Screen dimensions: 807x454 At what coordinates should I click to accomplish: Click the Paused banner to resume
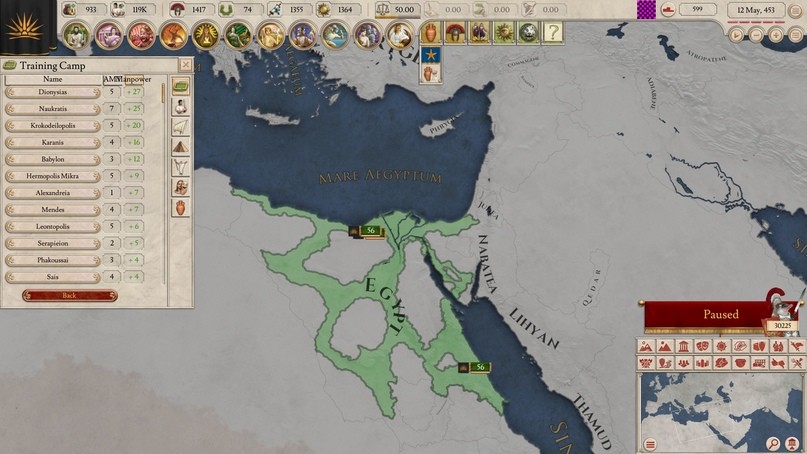point(720,314)
